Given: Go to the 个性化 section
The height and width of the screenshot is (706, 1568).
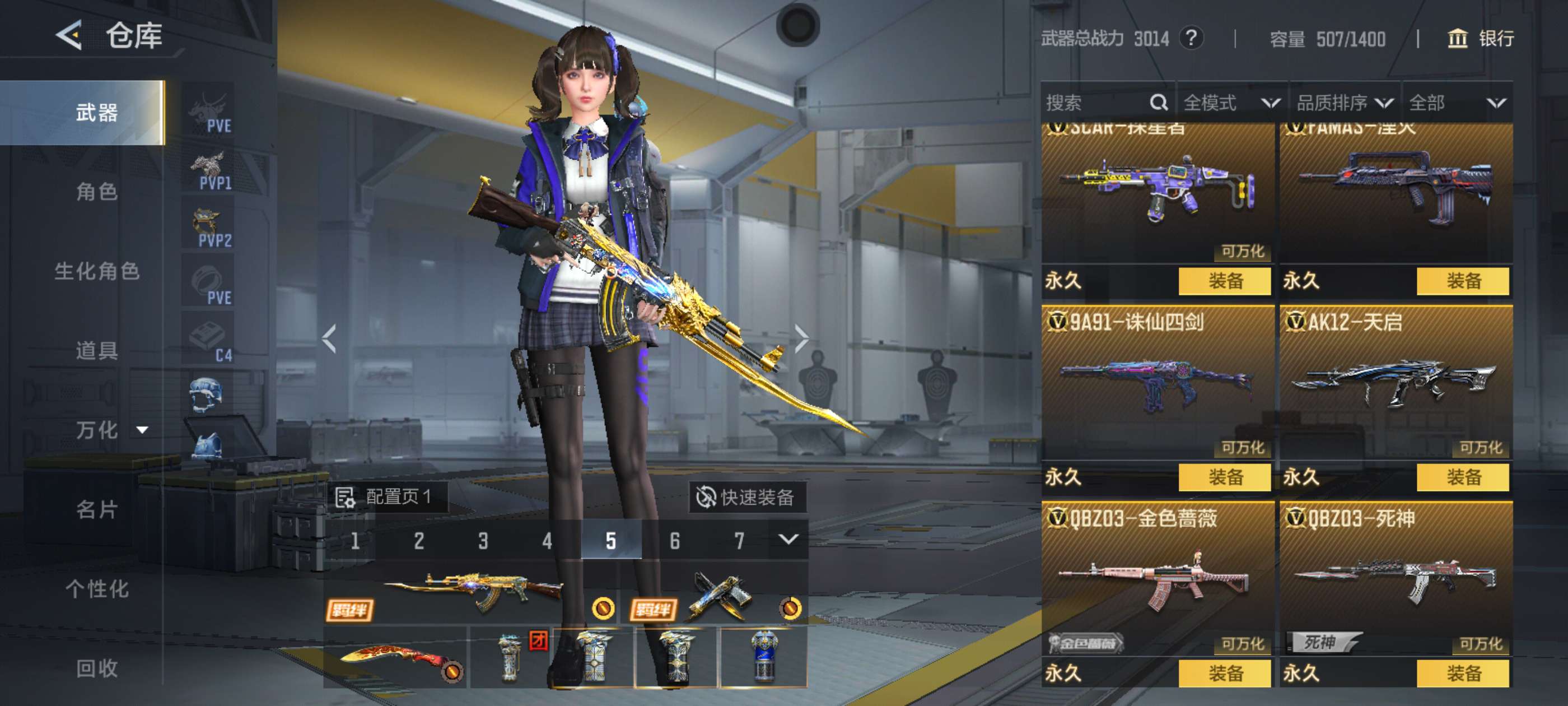Looking at the screenshot, I should (x=97, y=589).
